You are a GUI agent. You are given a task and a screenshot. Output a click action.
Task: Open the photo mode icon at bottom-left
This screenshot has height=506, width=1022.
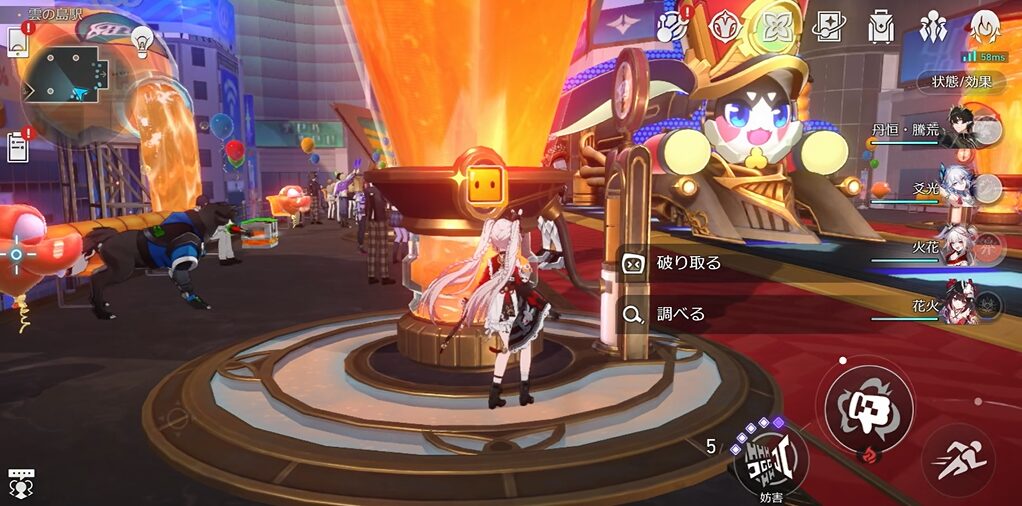(x=20, y=482)
